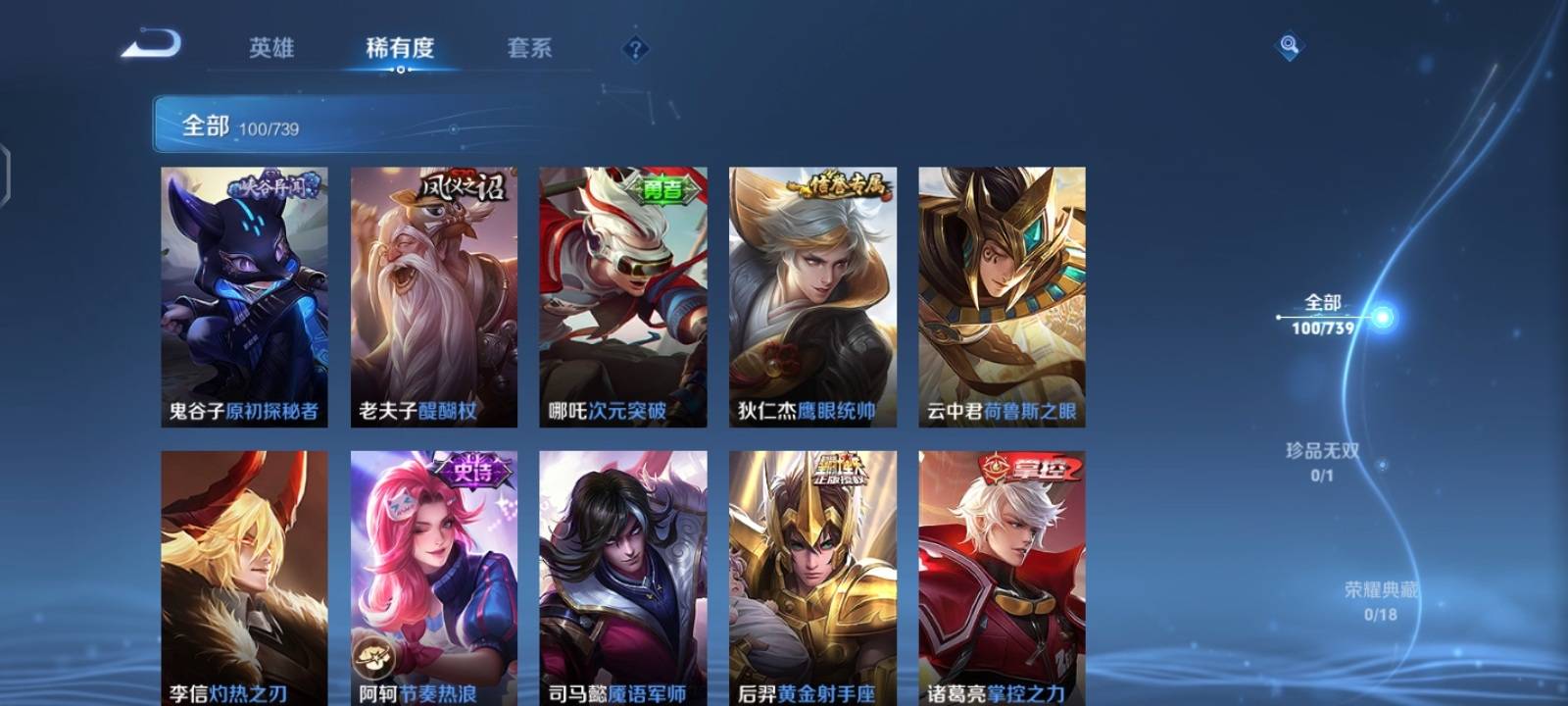Open the 套系 tab

529,48
